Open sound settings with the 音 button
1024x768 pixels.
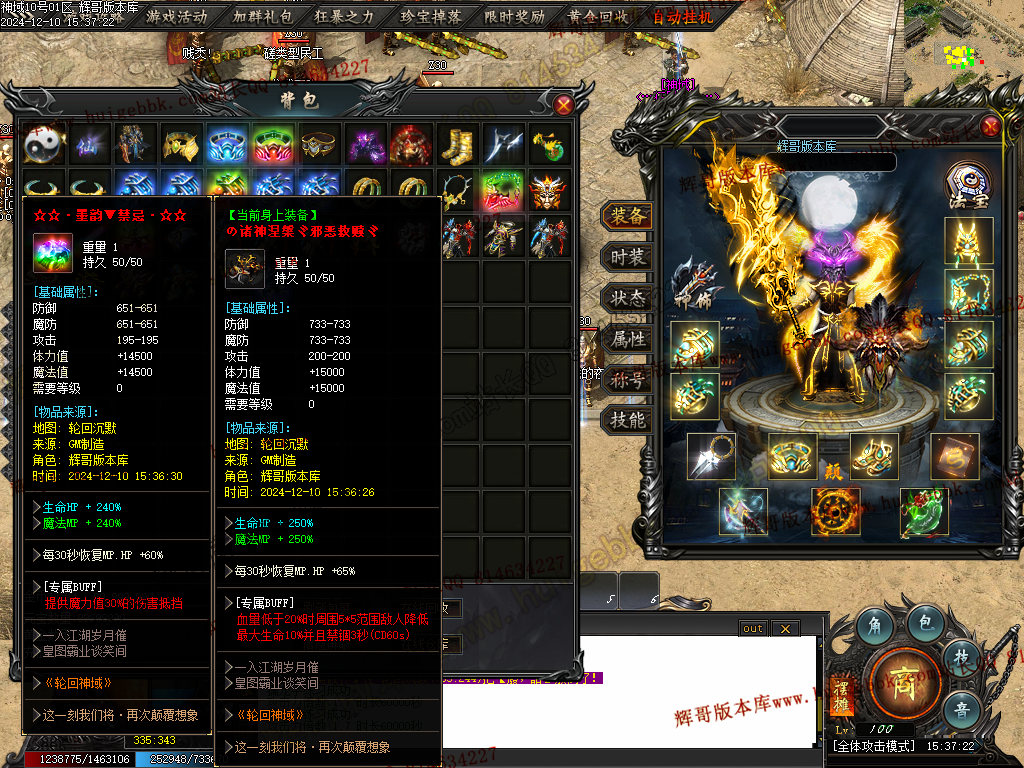coord(961,709)
